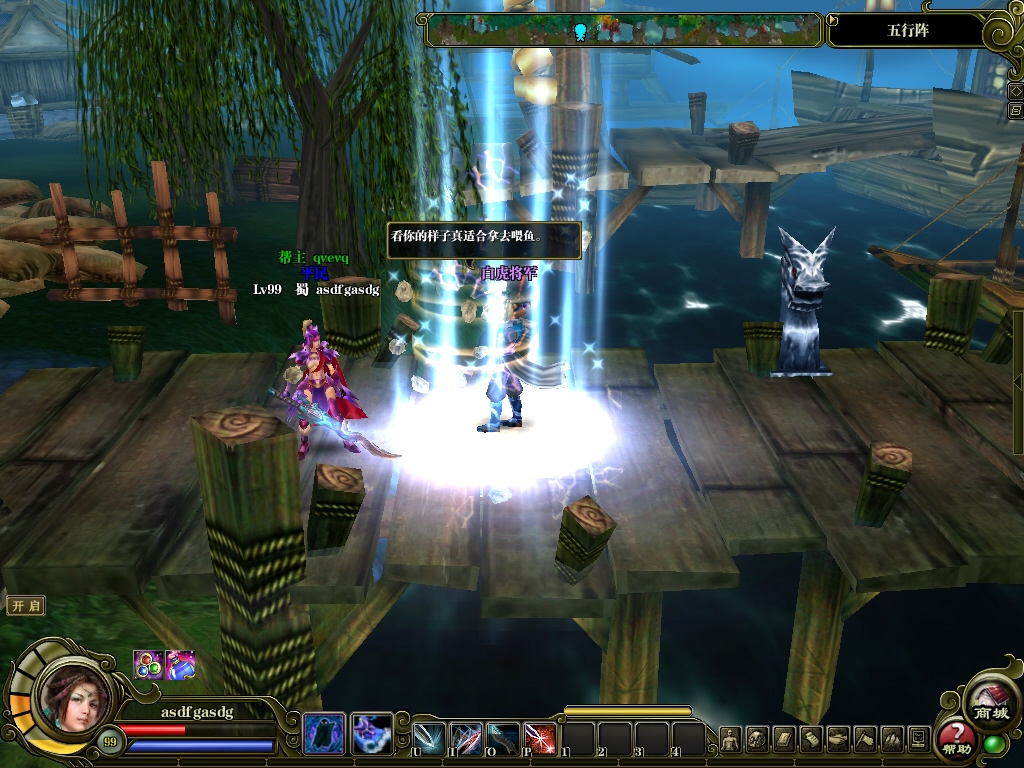Open the book menu icon
This screenshot has height=768, width=1024.
(x=784, y=739)
